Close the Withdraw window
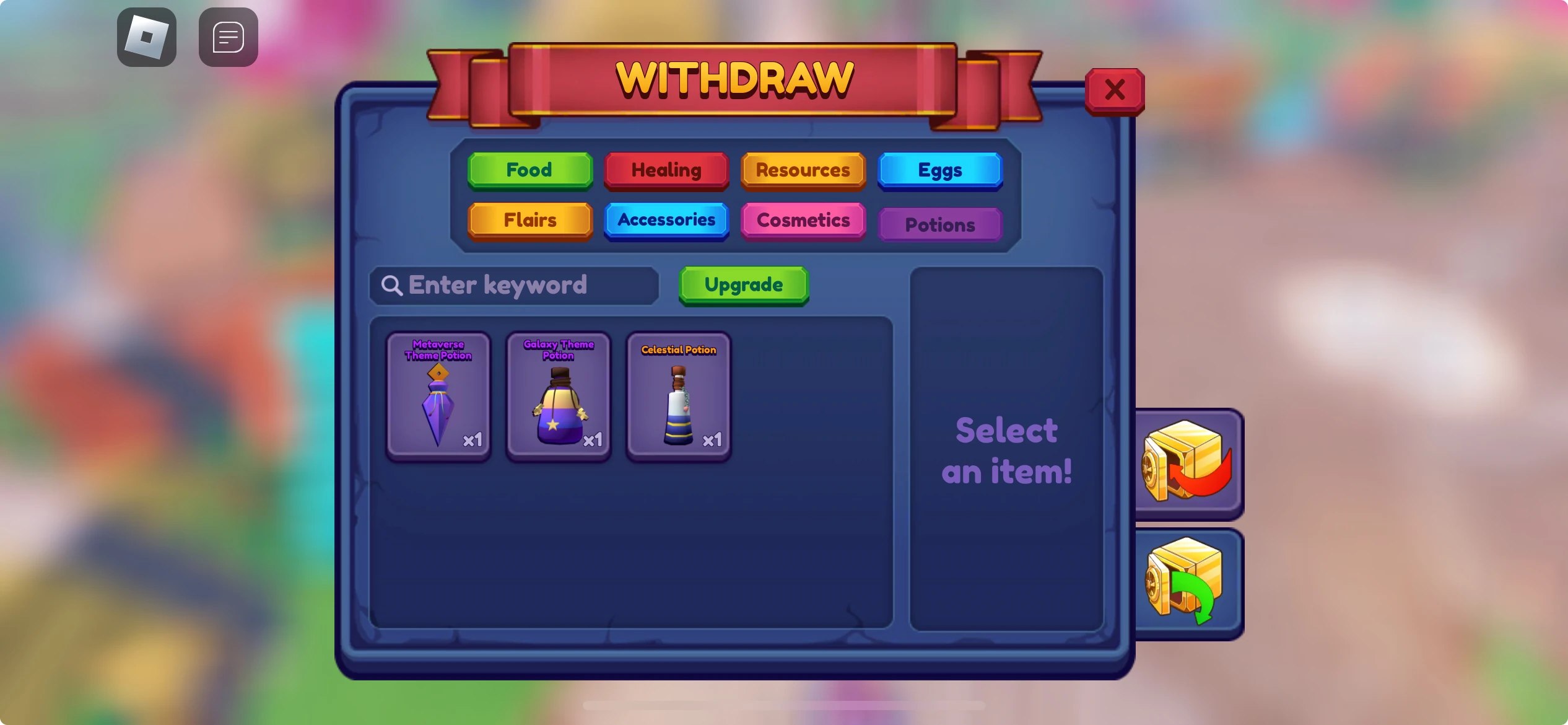The image size is (1568, 725). pyautogui.click(x=1115, y=90)
